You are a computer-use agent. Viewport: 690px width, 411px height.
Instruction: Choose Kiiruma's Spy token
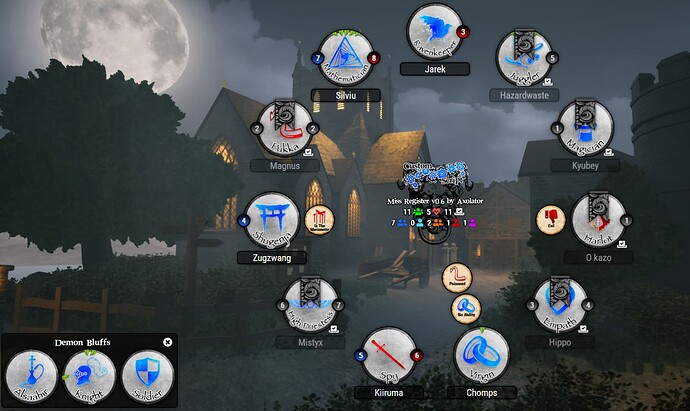coord(389,354)
